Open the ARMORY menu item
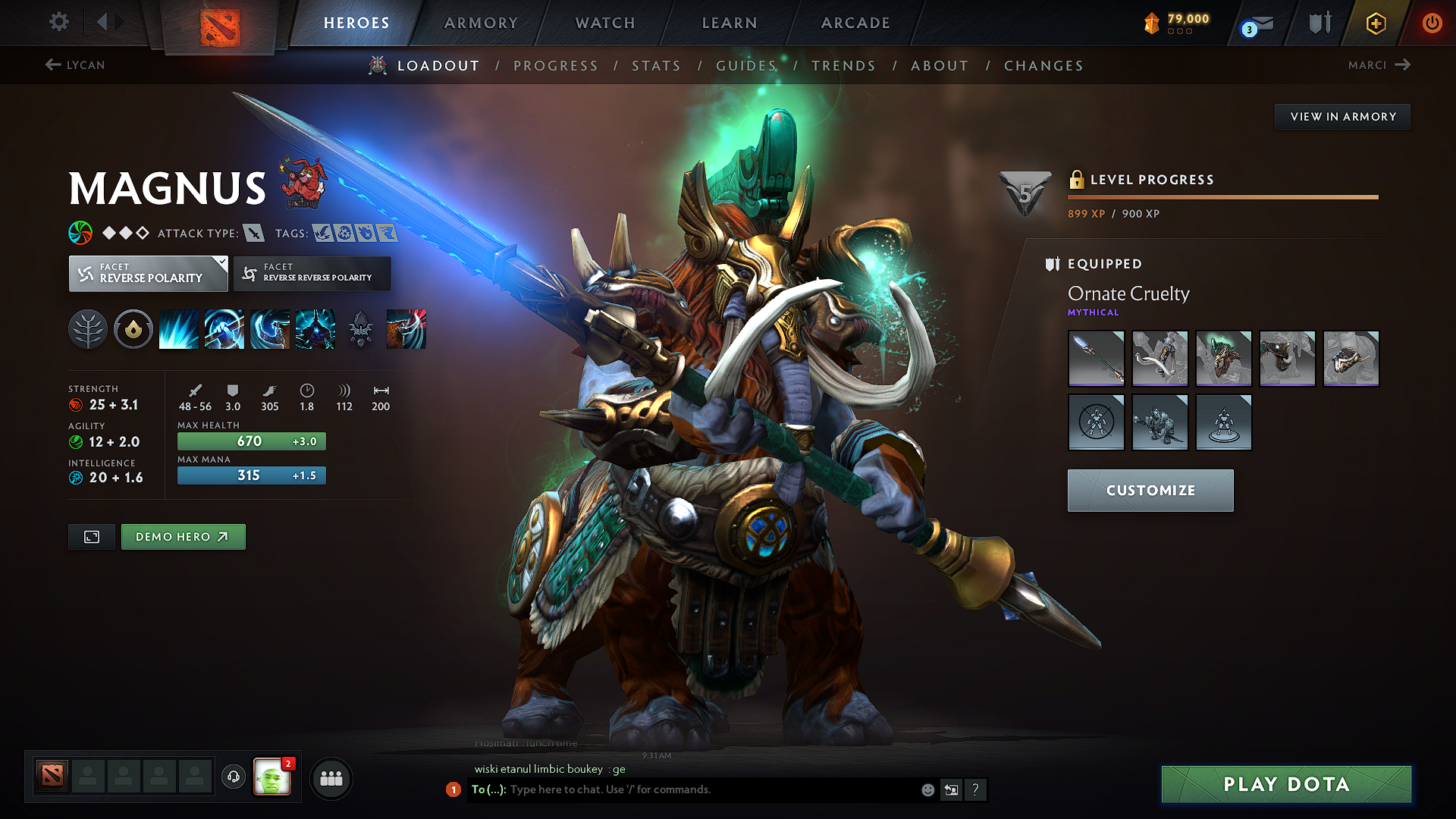1456x819 pixels. (481, 23)
